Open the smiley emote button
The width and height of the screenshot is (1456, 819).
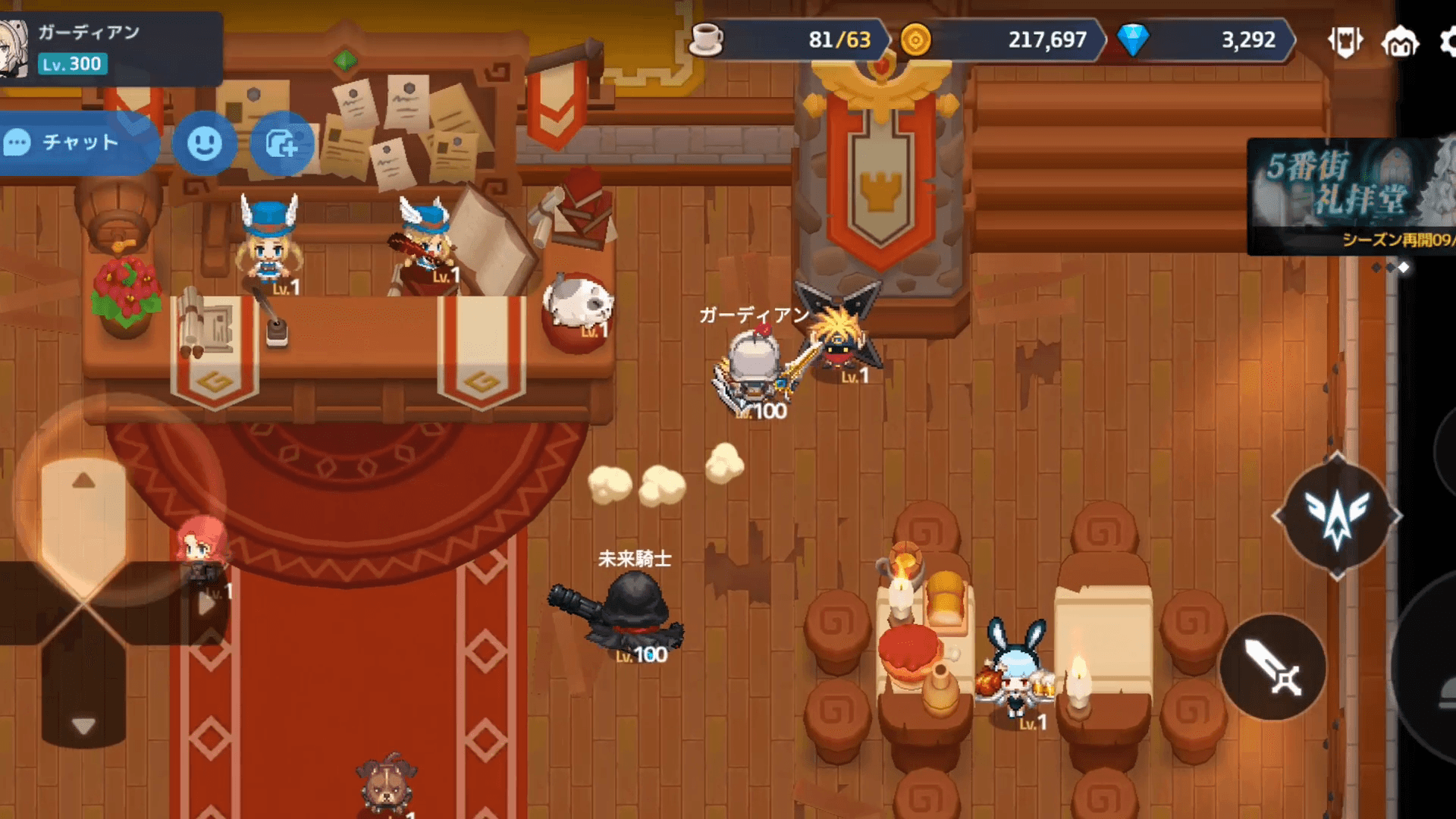point(204,143)
